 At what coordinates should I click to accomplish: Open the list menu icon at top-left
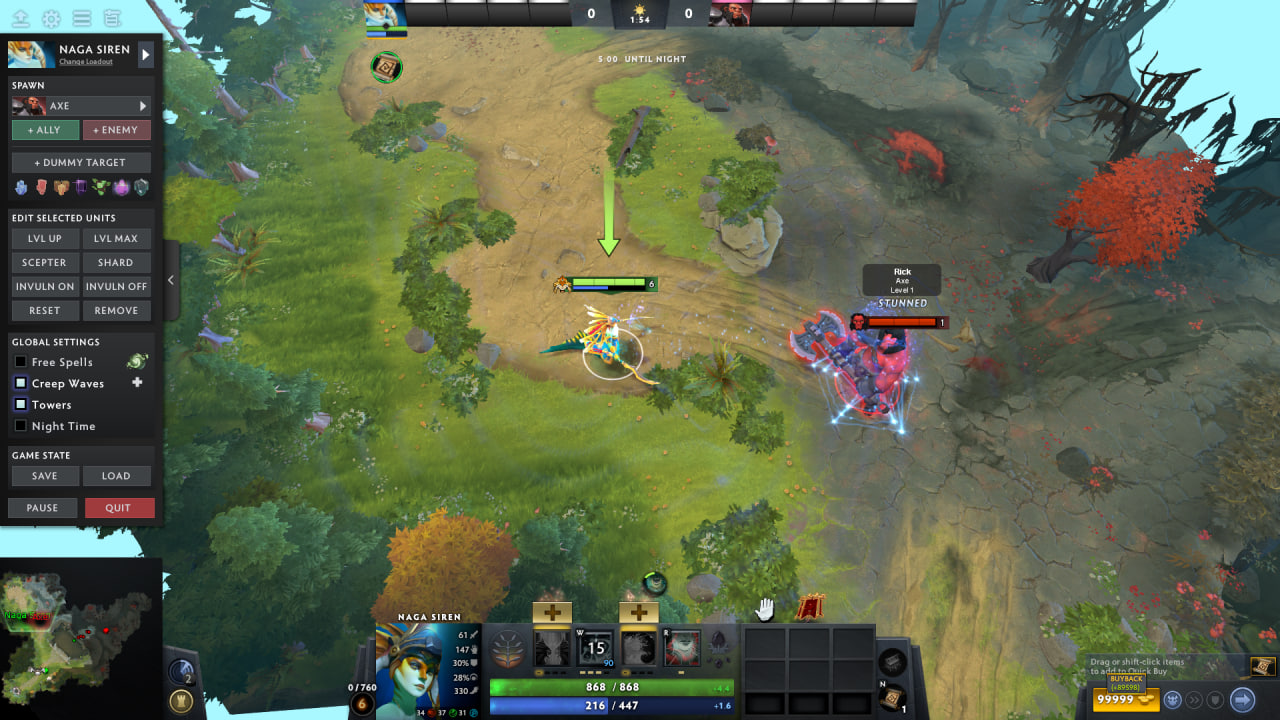pos(83,17)
